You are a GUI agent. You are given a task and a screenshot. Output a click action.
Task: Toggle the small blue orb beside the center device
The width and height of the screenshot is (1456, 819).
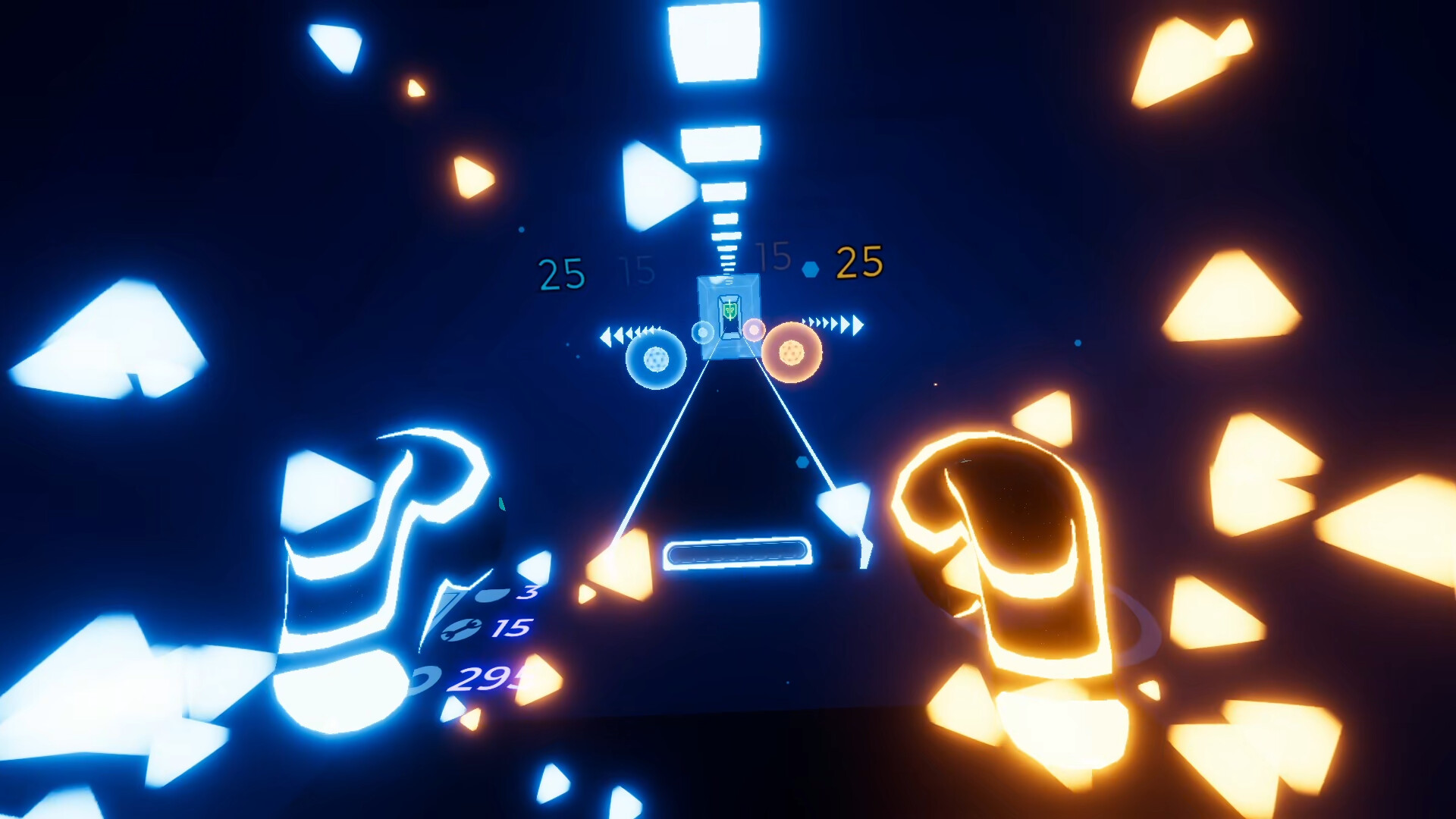point(702,332)
